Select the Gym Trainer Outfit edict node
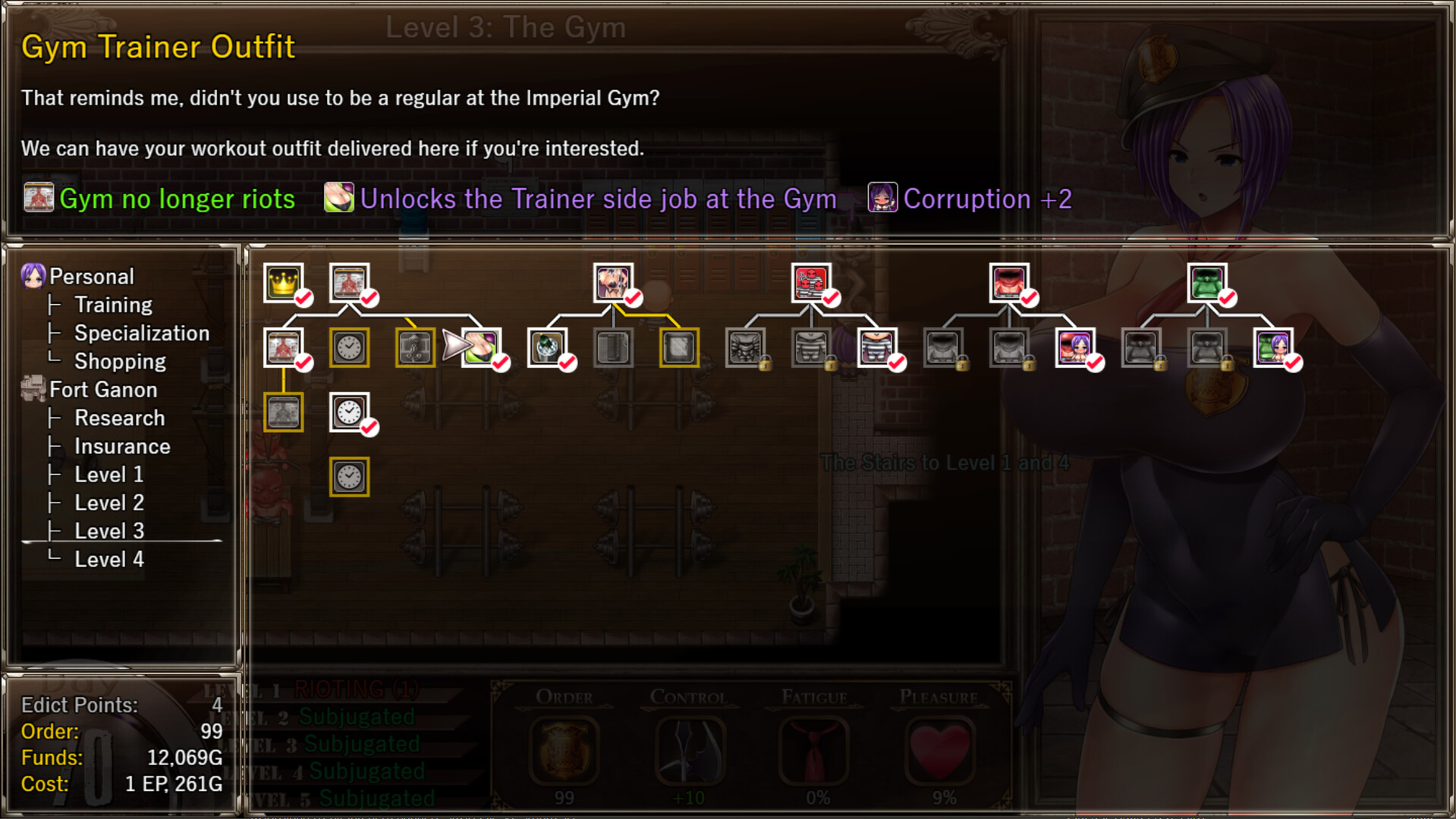This screenshot has width=1456, height=819. click(x=482, y=347)
